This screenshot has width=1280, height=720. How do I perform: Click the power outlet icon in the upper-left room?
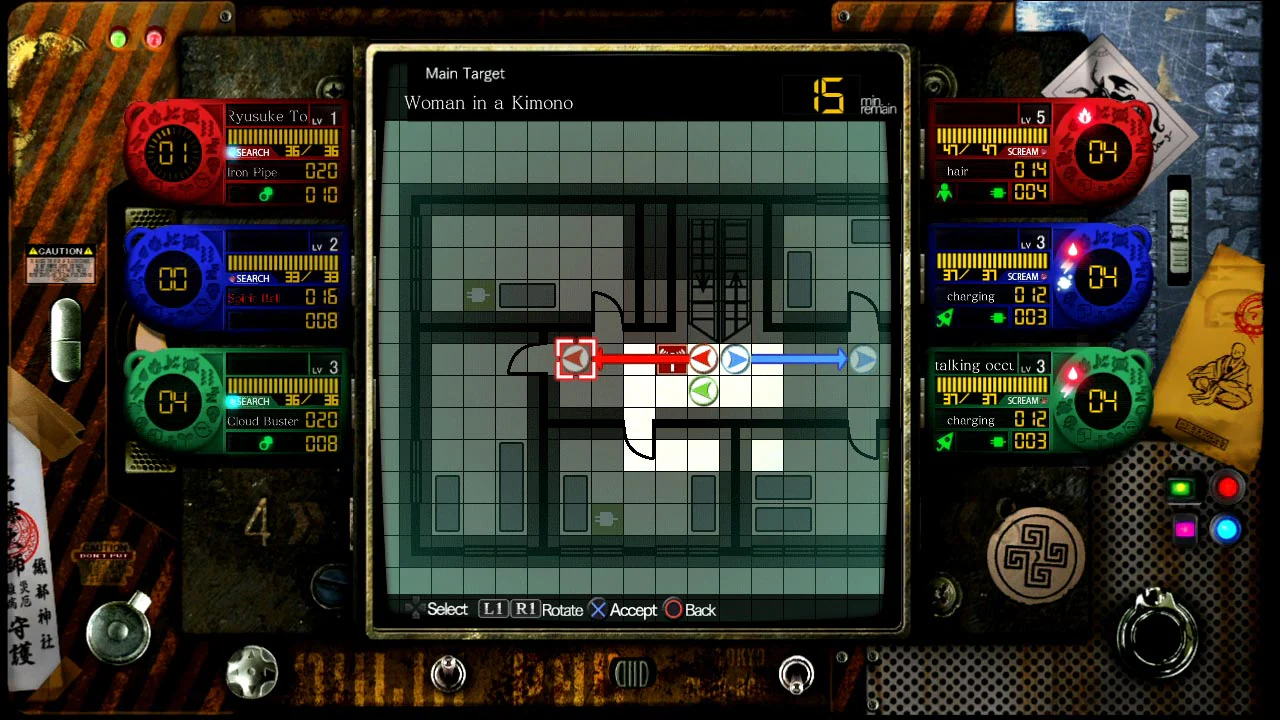pyautogui.click(x=477, y=294)
